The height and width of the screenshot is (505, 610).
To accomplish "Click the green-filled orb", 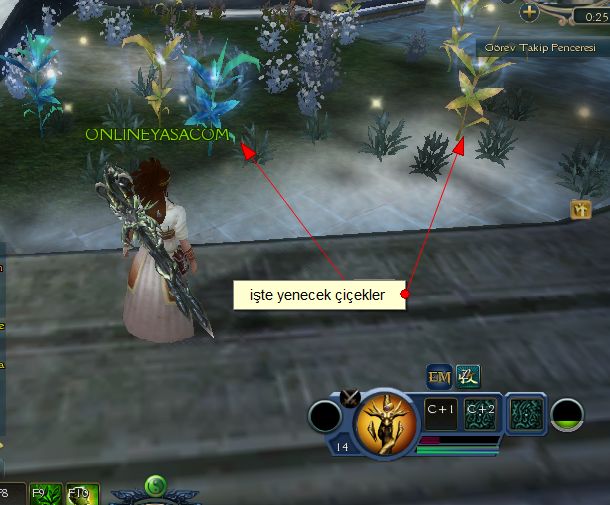I will click(568, 415).
